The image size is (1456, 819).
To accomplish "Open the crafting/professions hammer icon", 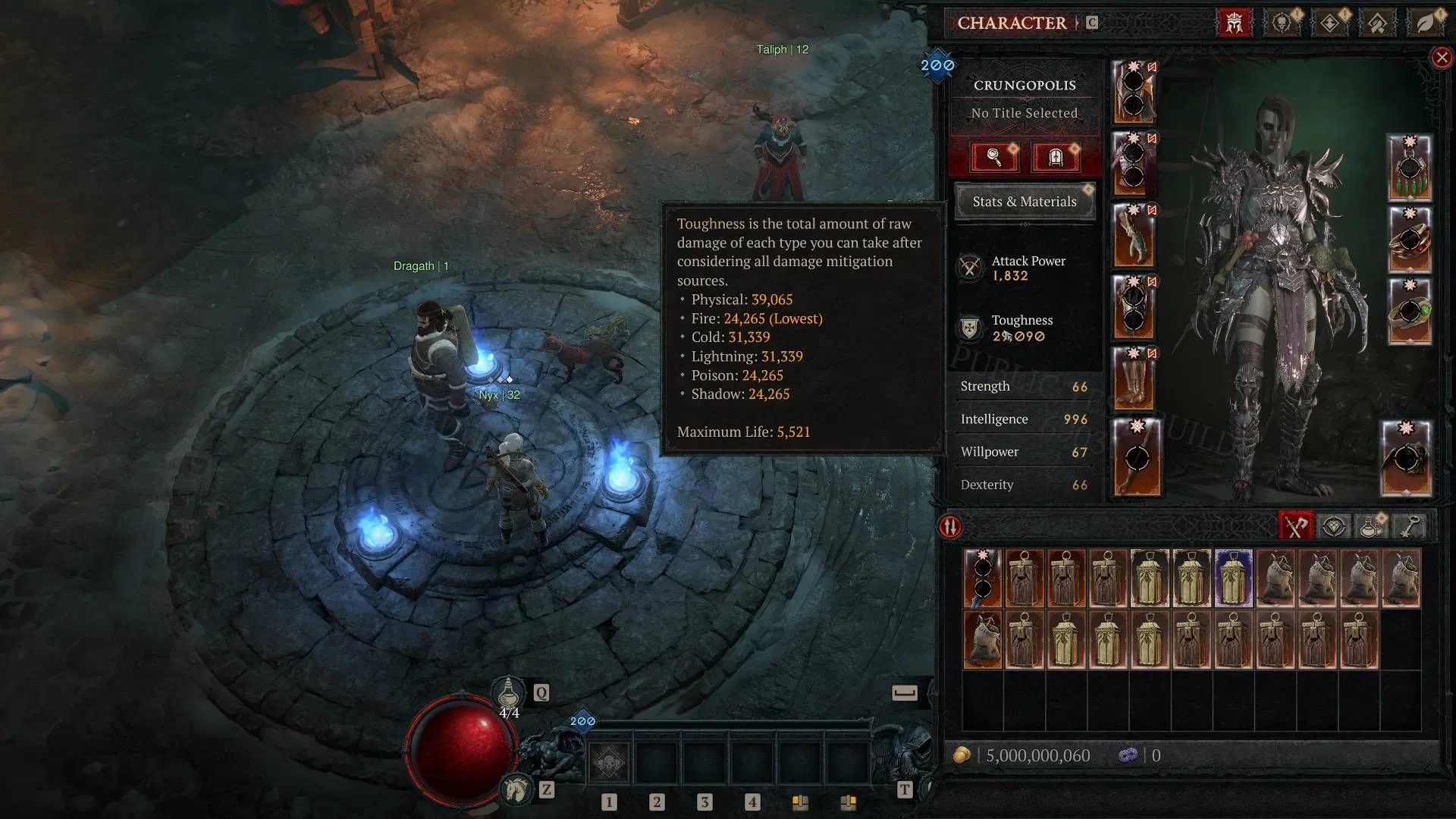I will coord(1378,23).
